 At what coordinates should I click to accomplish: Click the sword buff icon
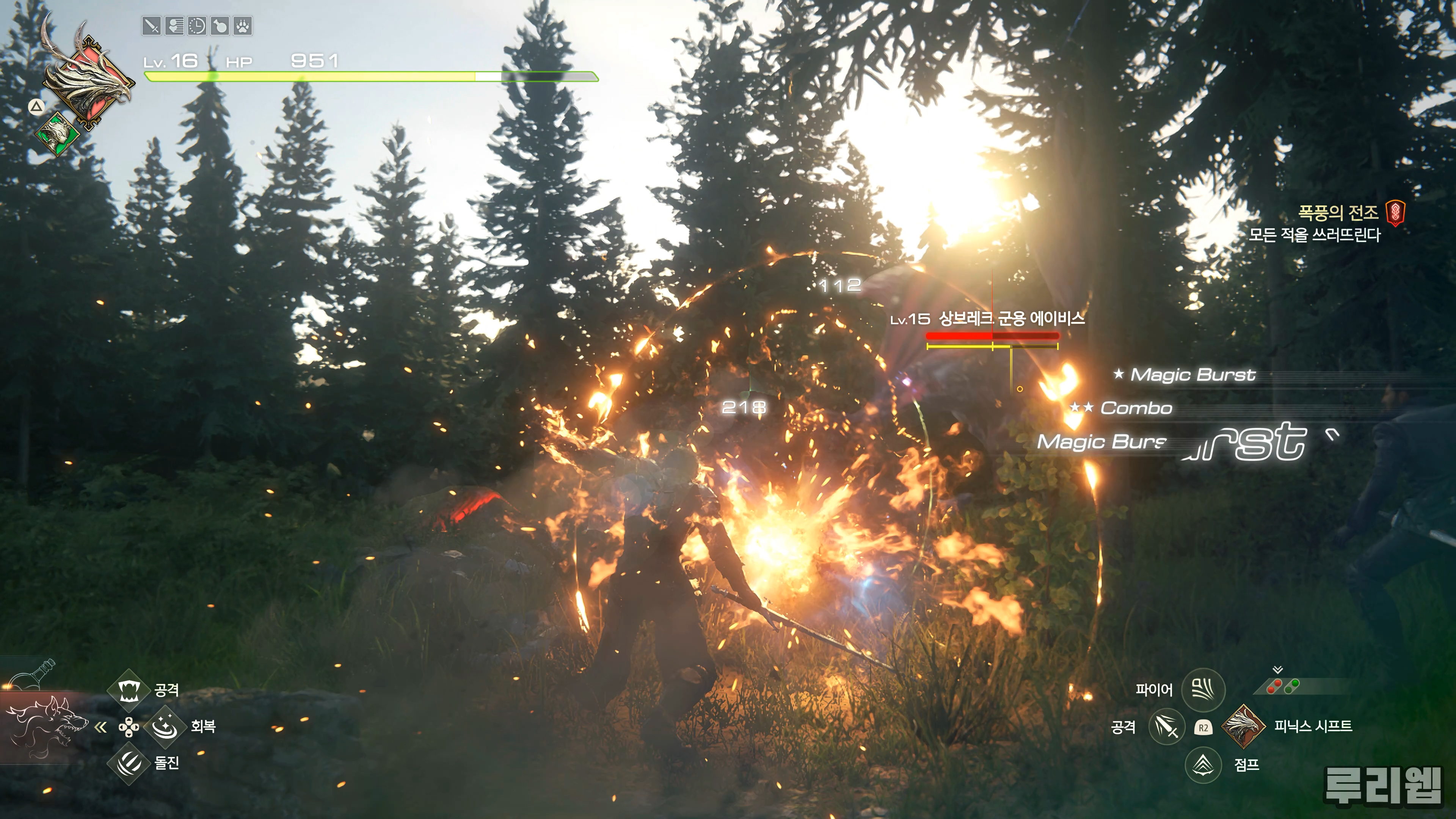[152, 26]
